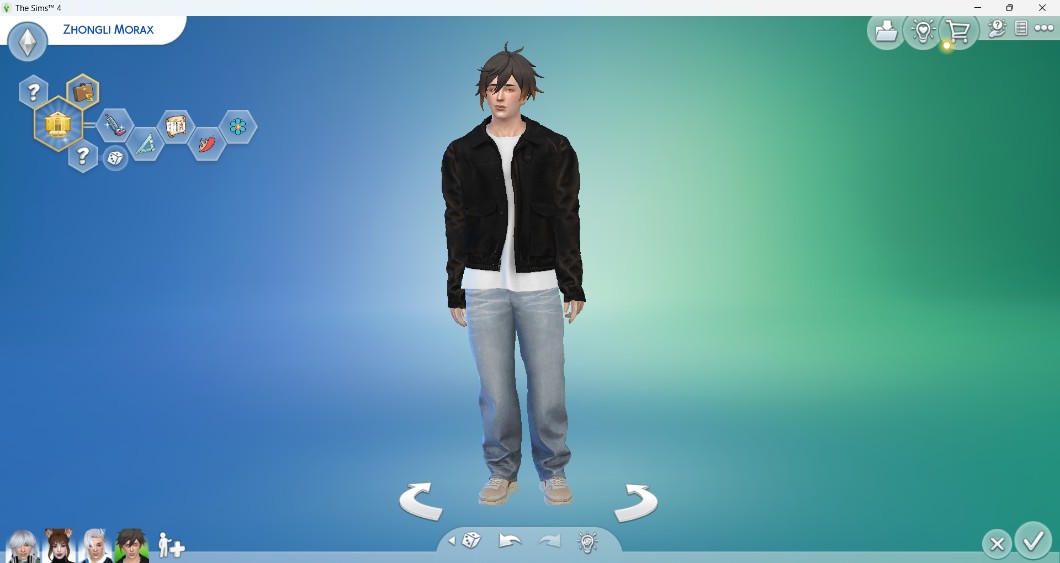Open the gallery folder save button
The image size is (1060, 563).
886,32
